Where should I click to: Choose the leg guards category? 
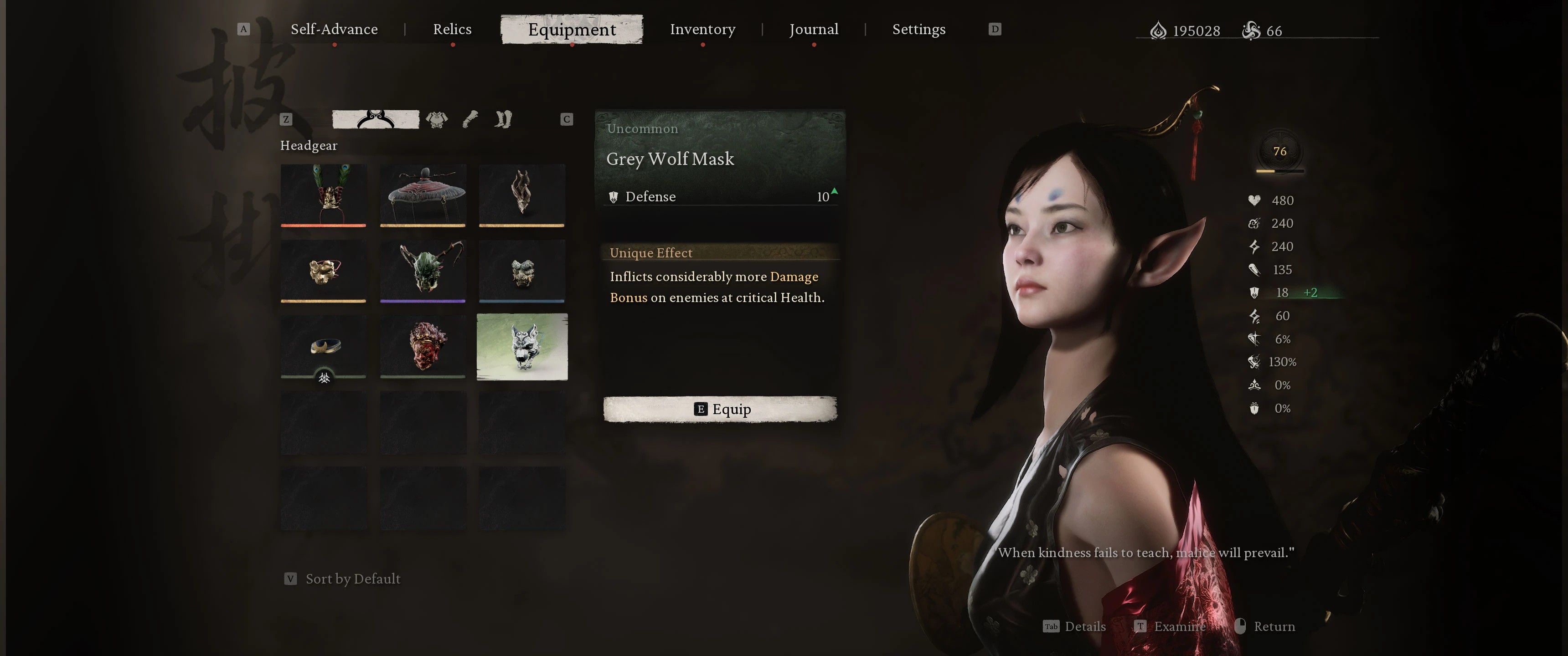pos(503,119)
